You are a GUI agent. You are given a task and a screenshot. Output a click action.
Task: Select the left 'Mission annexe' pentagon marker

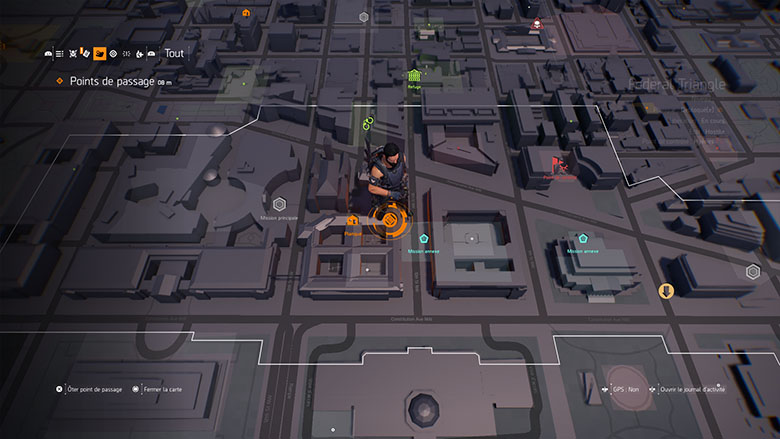(x=424, y=240)
